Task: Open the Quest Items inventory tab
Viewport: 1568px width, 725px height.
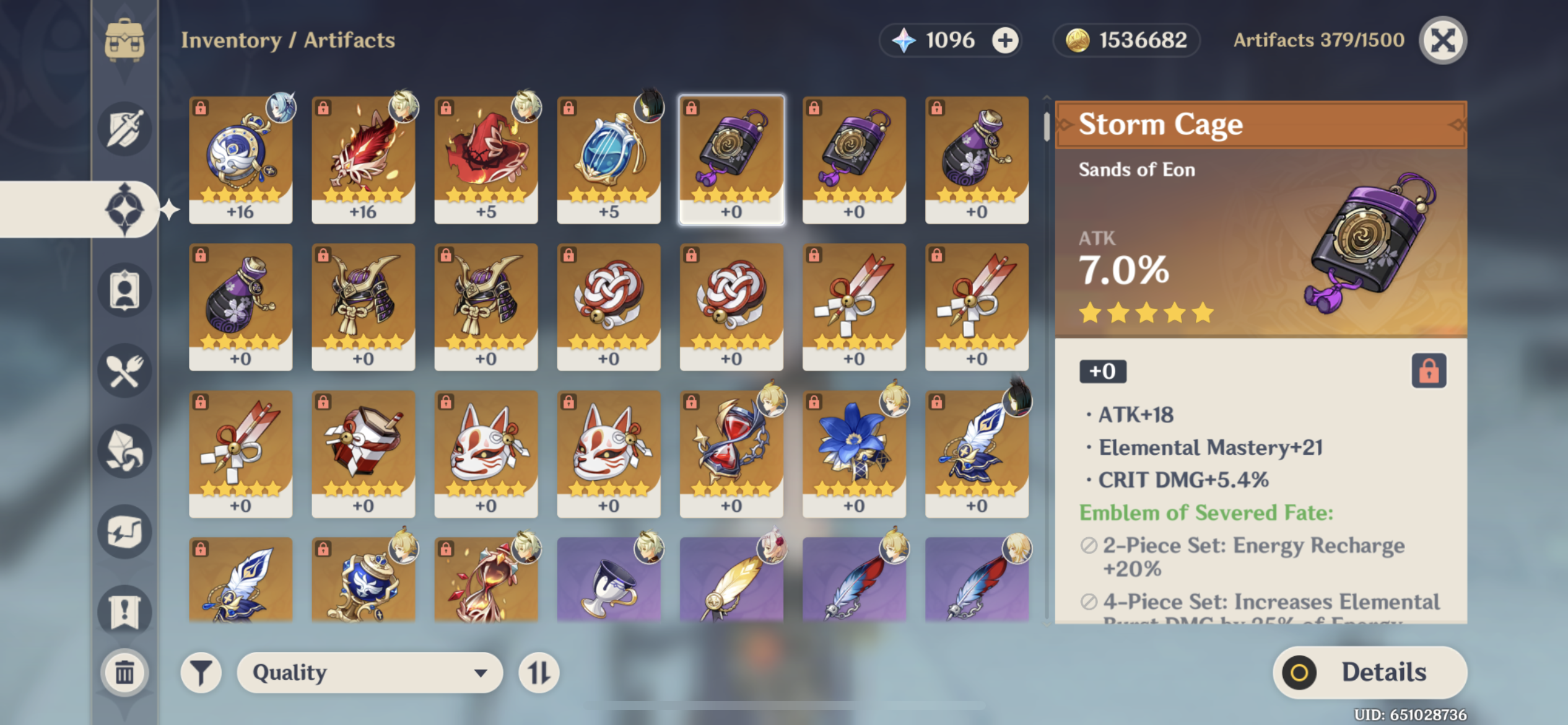Action: 126,610
